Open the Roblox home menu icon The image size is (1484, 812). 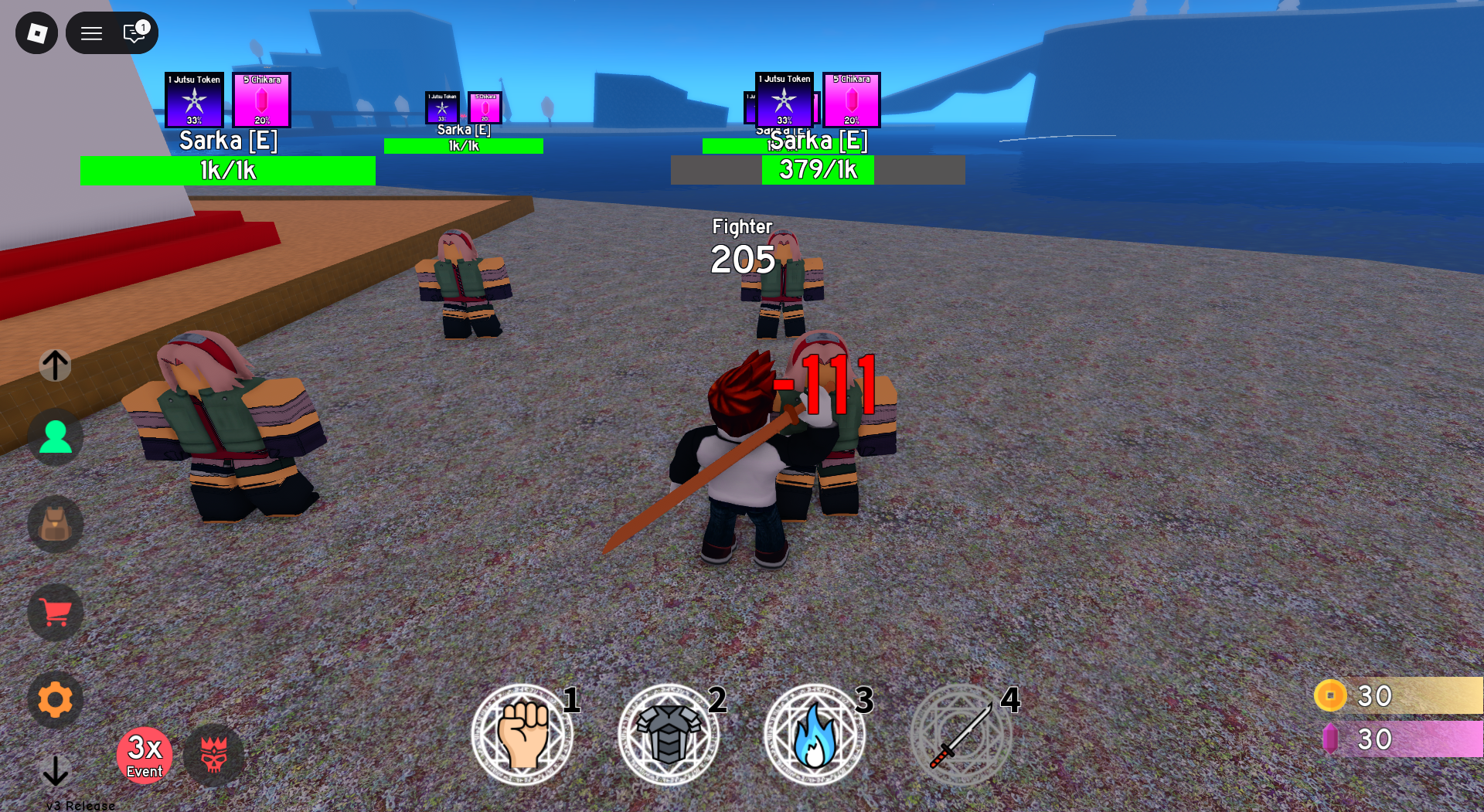[x=36, y=32]
